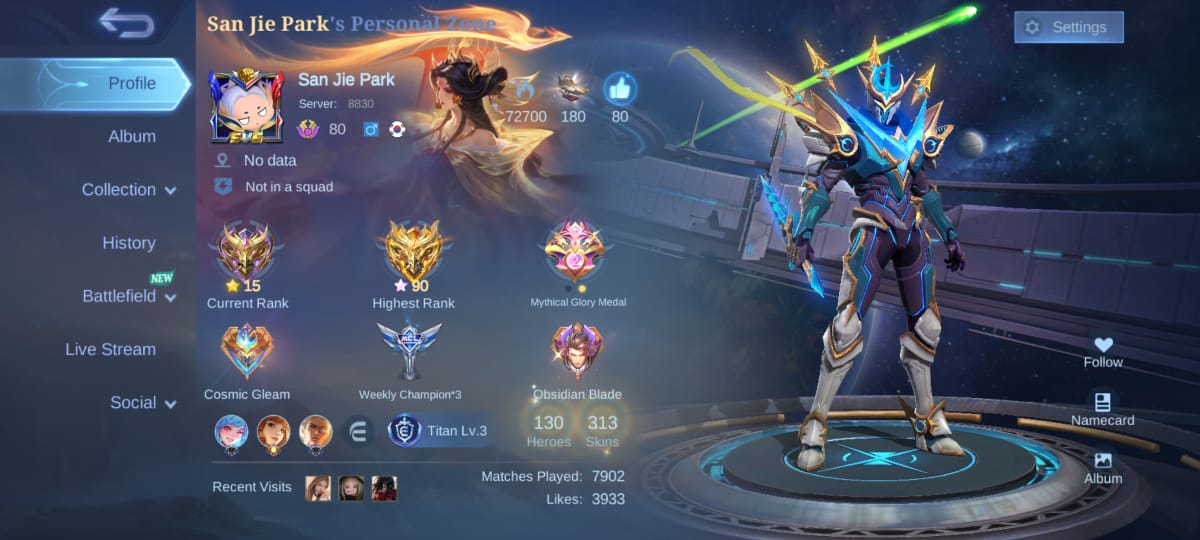
Task: Open the Album tab in sidebar
Action: pyautogui.click(x=131, y=136)
